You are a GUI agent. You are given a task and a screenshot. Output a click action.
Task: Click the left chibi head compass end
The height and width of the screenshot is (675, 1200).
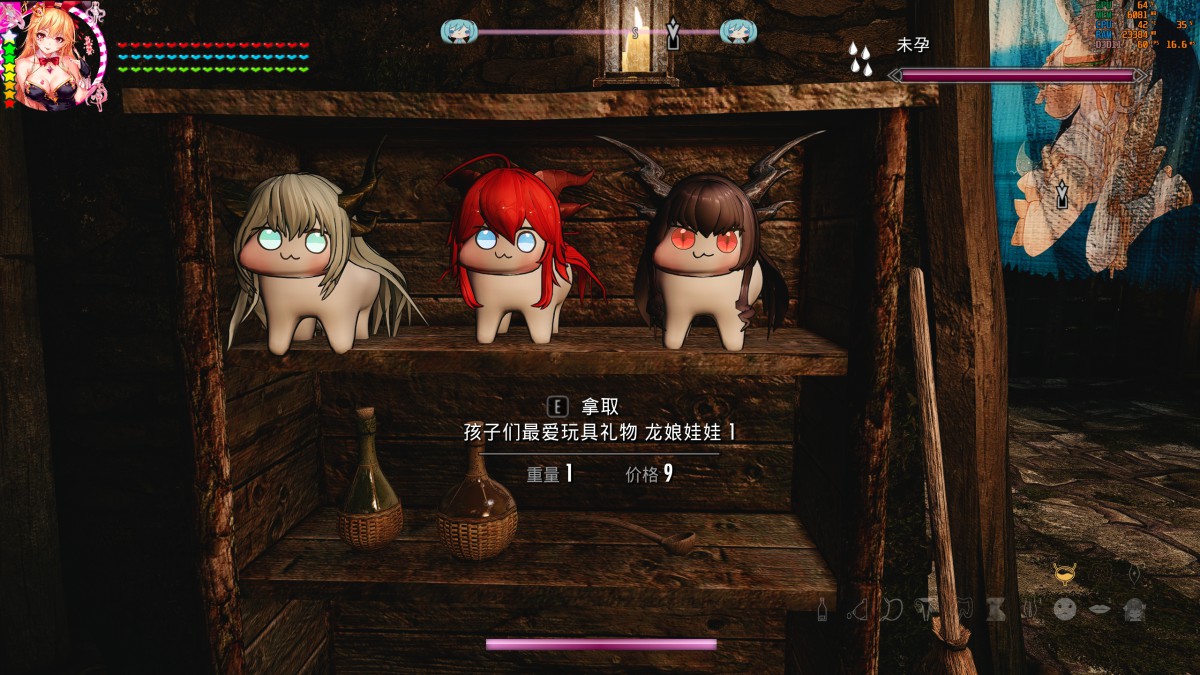pyautogui.click(x=458, y=32)
